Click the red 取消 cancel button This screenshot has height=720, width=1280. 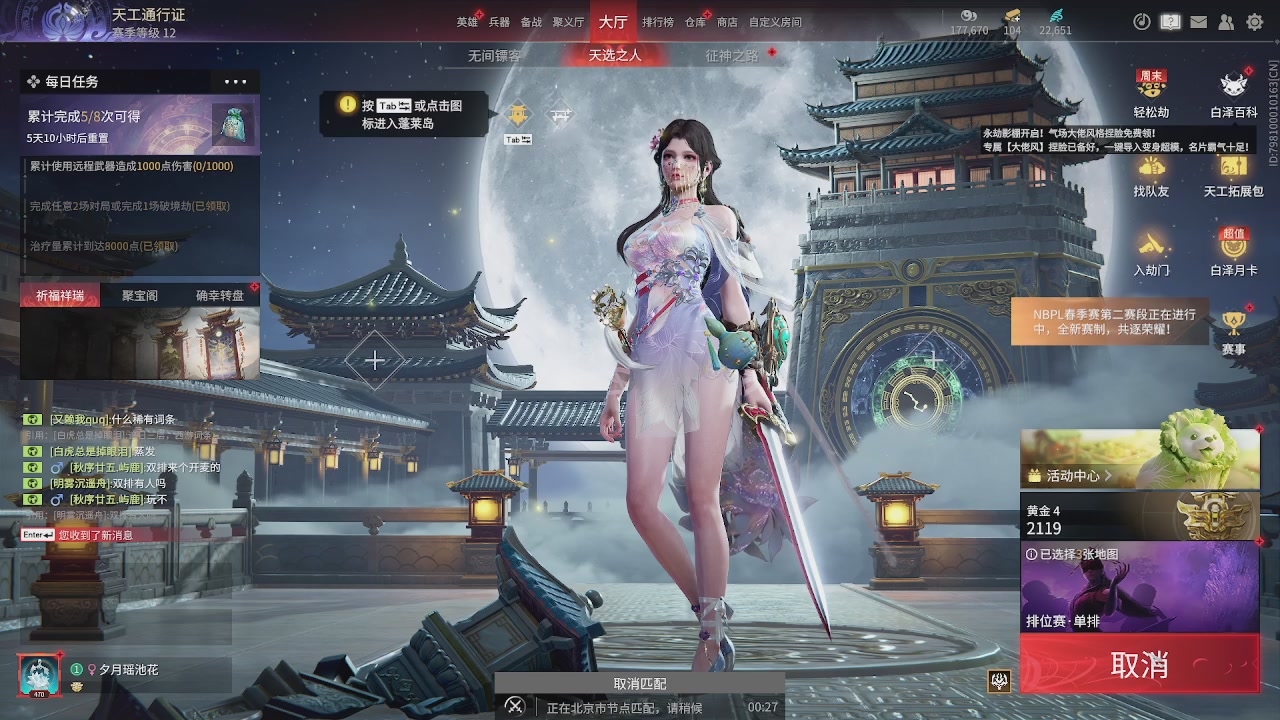(x=1139, y=665)
